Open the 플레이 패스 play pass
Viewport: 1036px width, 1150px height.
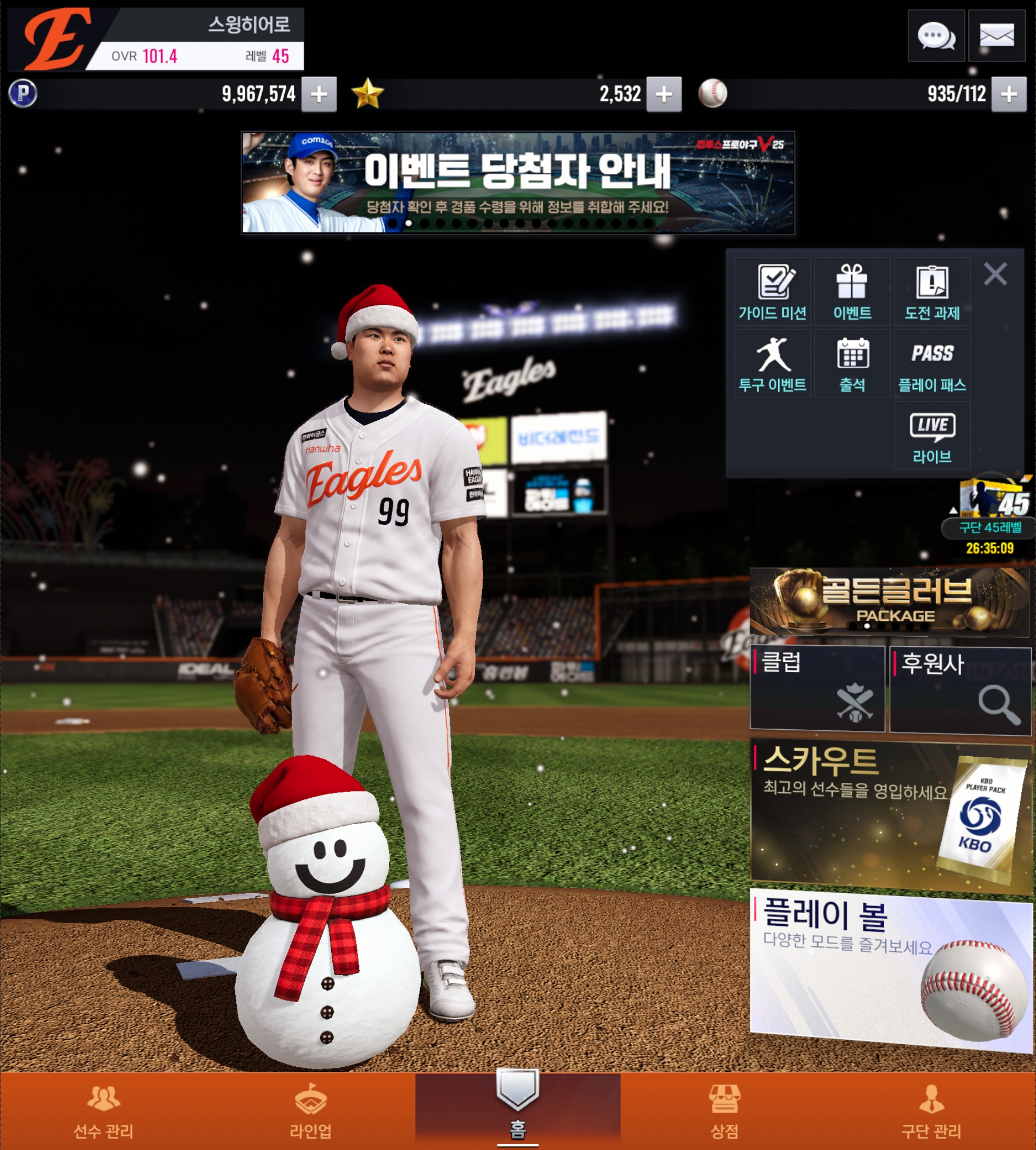(932, 364)
